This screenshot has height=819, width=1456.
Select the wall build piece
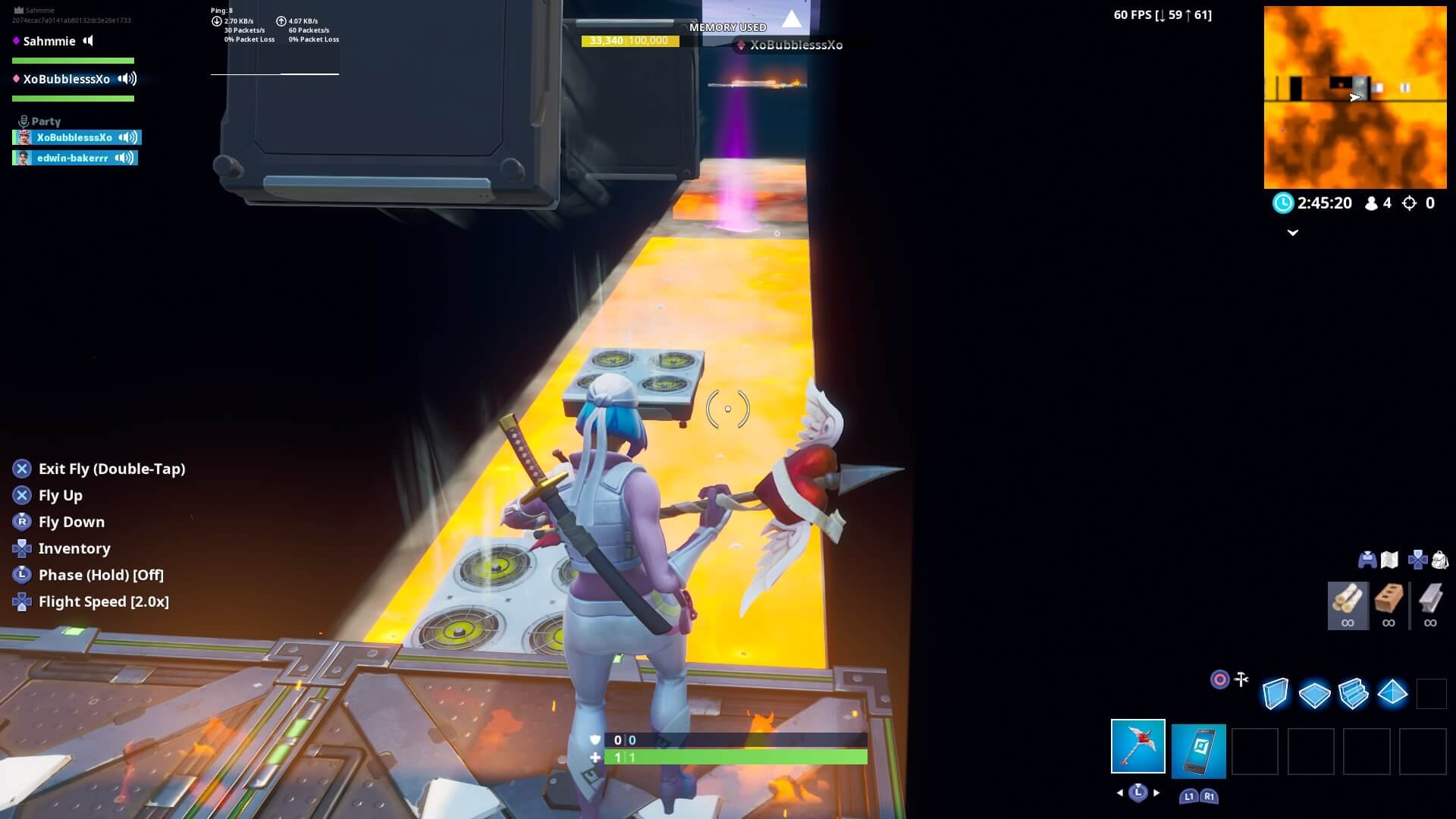click(1275, 693)
